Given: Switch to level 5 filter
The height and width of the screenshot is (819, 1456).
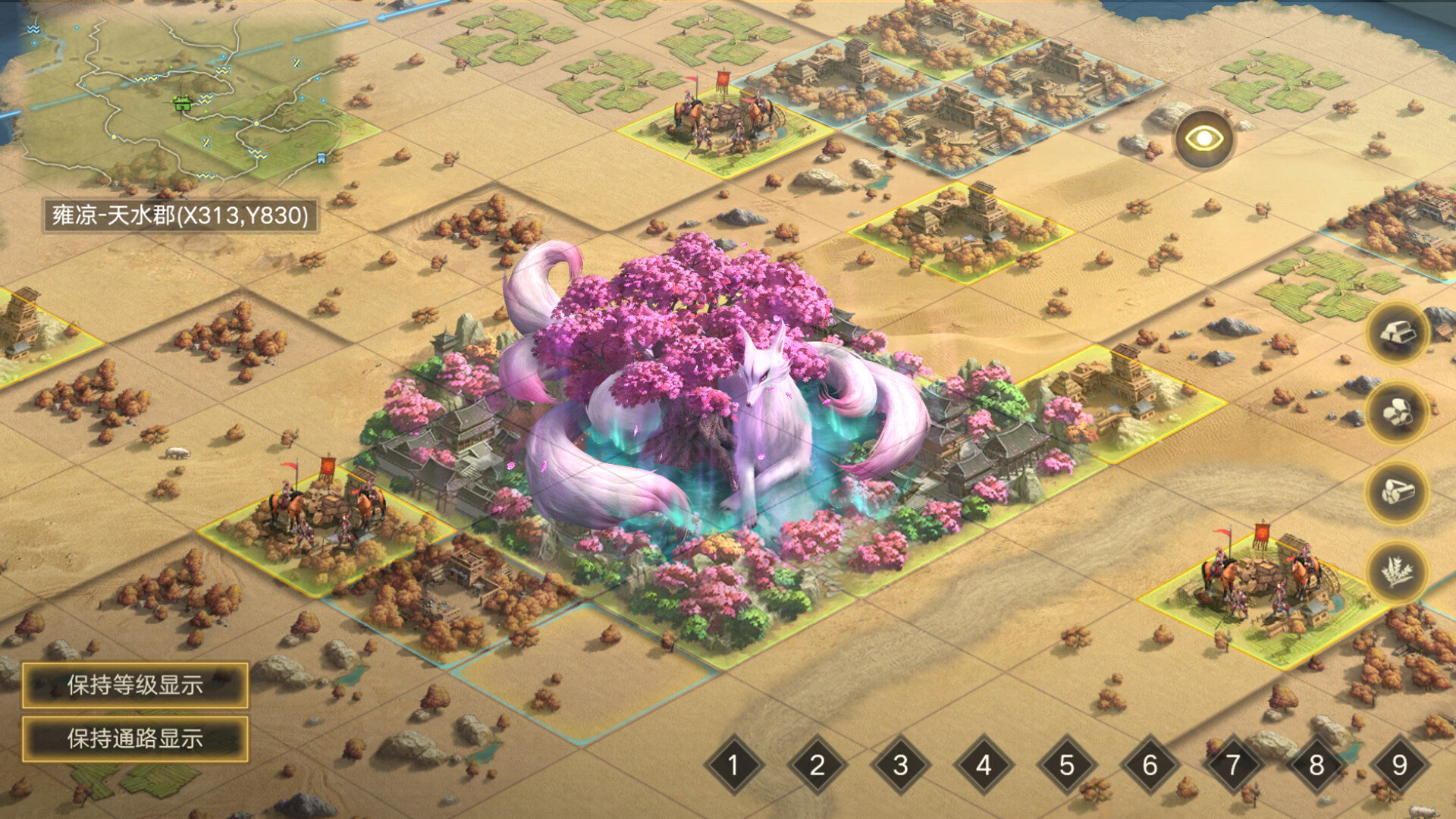Looking at the screenshot, I should click(1068, 765).
